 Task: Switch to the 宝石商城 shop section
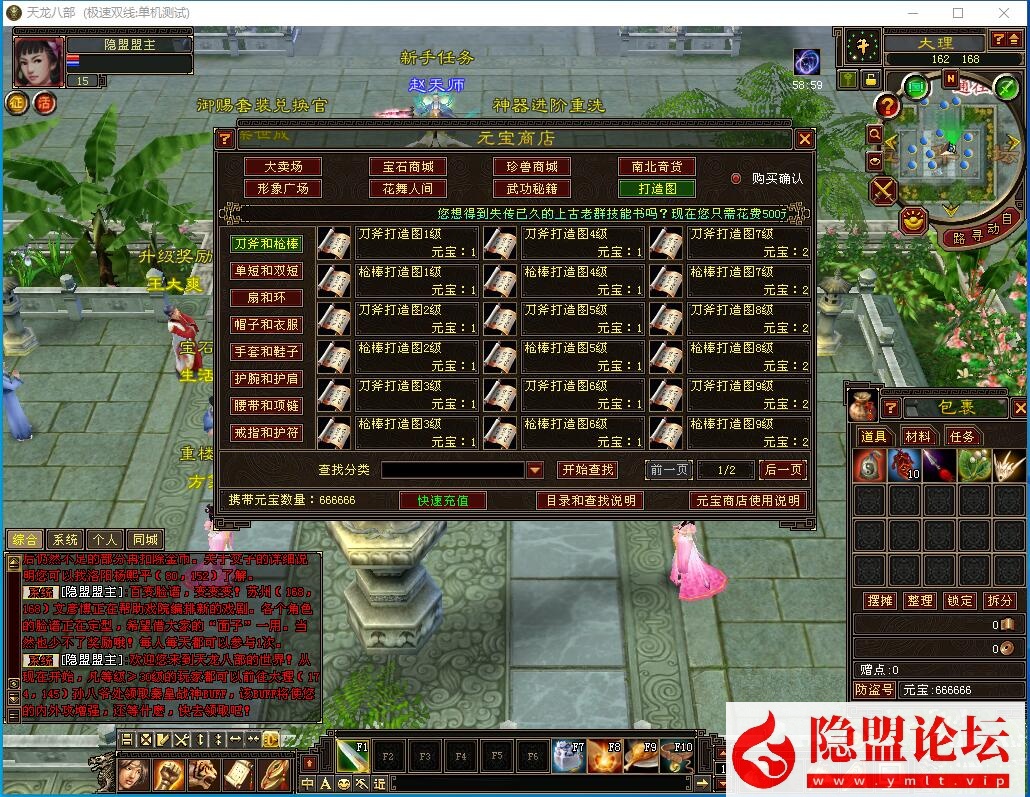(408, 167)
